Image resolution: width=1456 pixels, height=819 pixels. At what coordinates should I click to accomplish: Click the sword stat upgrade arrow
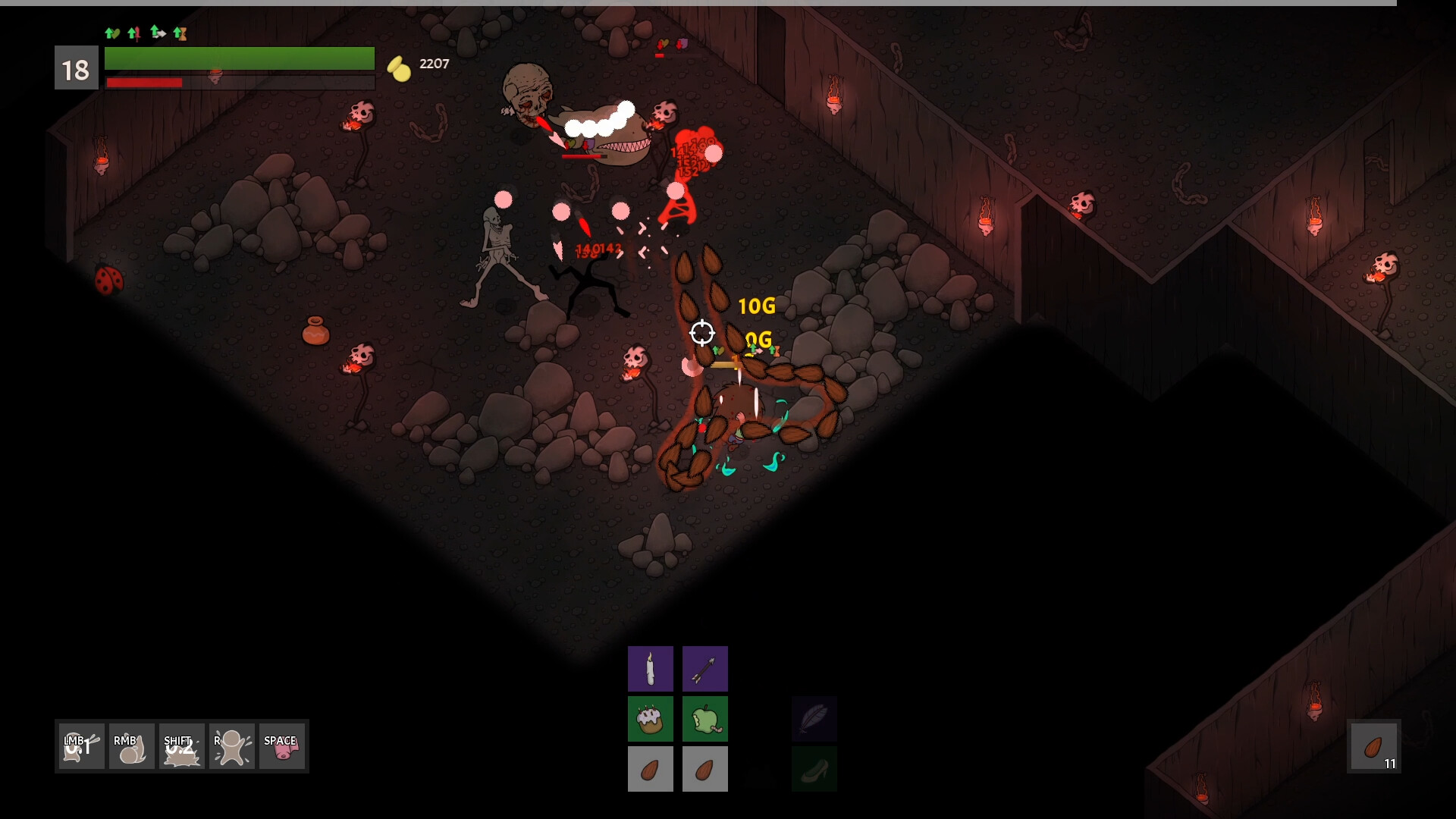pos(133,33)
